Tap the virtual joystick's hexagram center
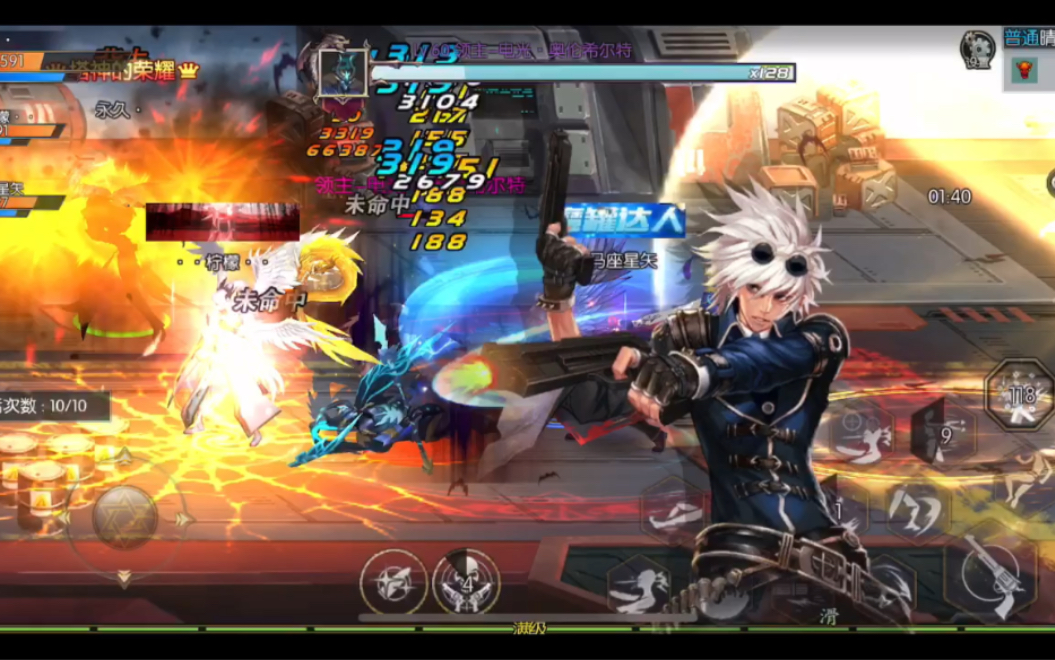 pos(125,517)
